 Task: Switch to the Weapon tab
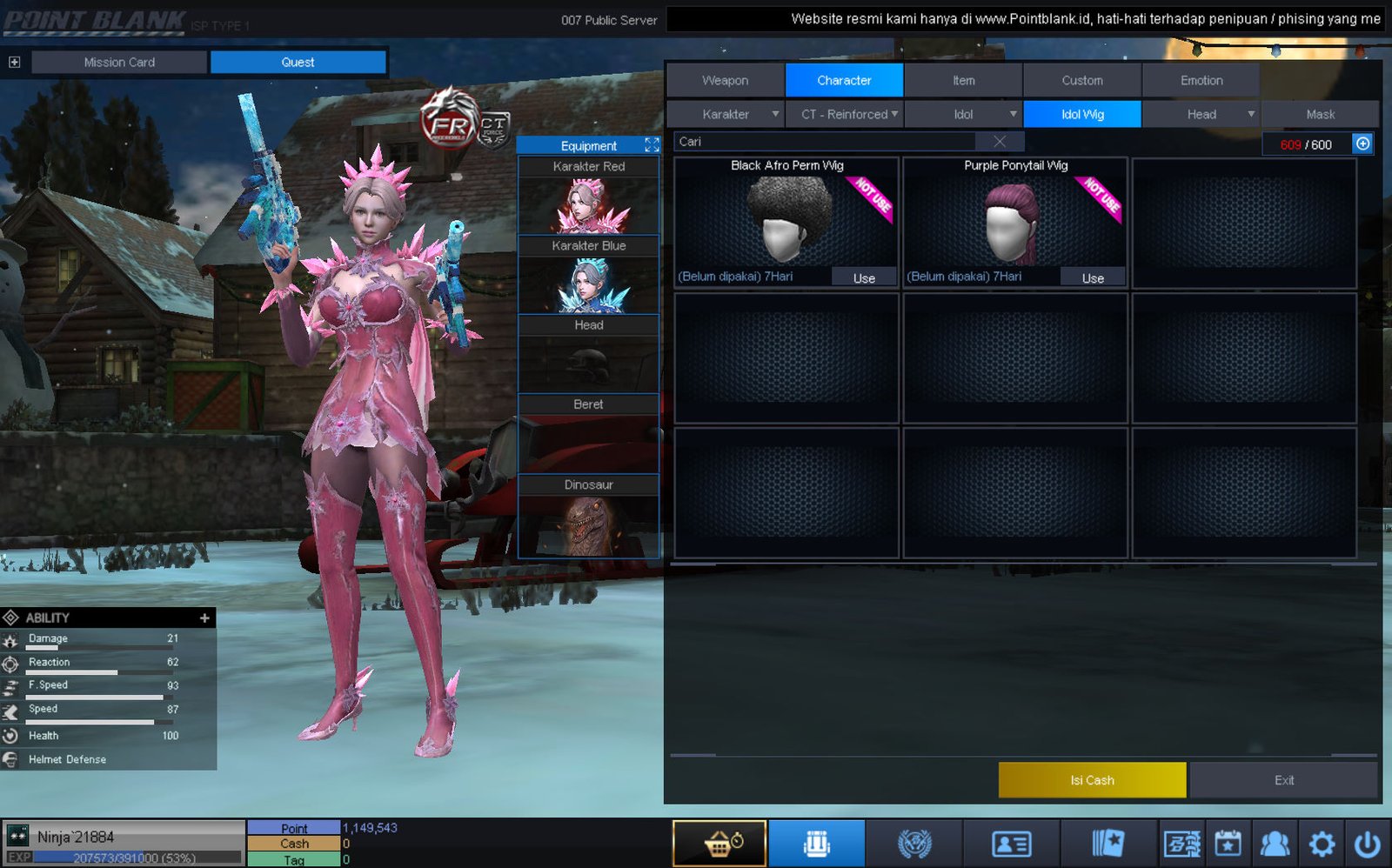point(725,80)
